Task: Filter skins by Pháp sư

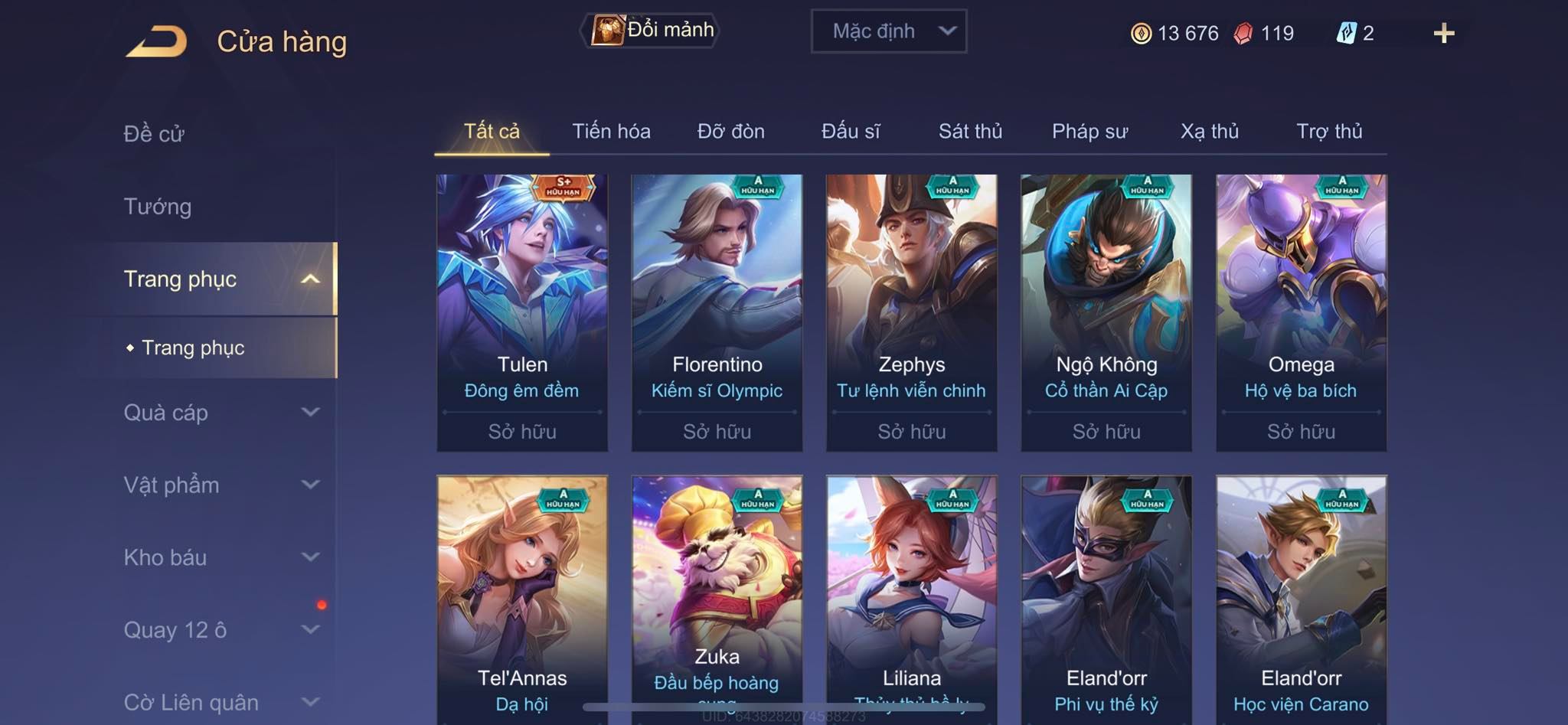Action: (x=1089, y=132)
